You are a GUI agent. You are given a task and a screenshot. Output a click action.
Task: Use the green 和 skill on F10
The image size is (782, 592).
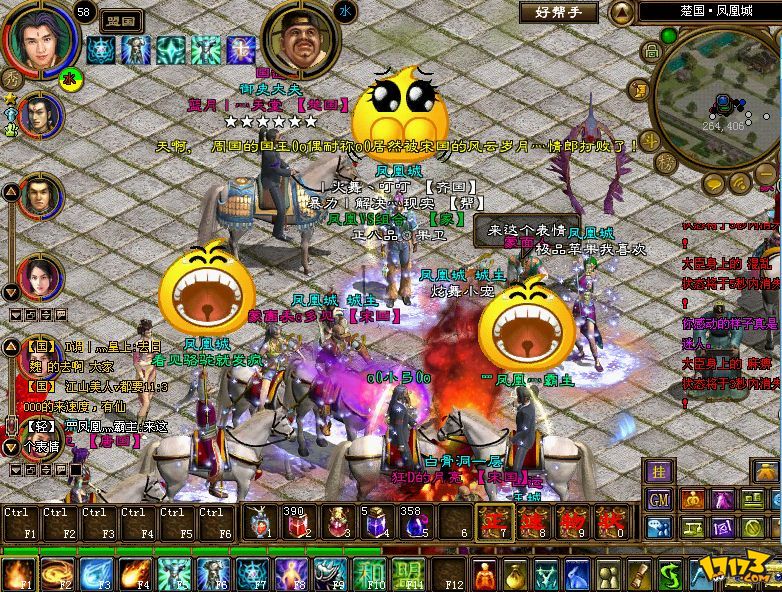(374, 574)
